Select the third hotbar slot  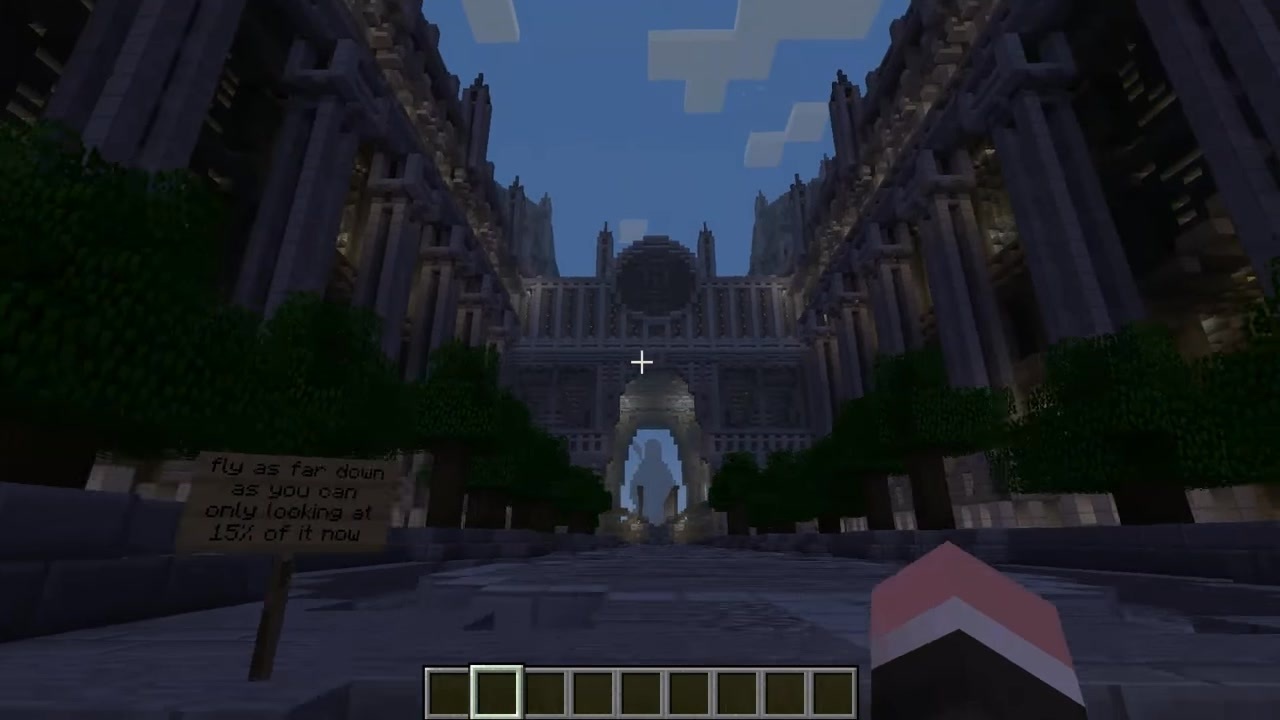point(544,688)
